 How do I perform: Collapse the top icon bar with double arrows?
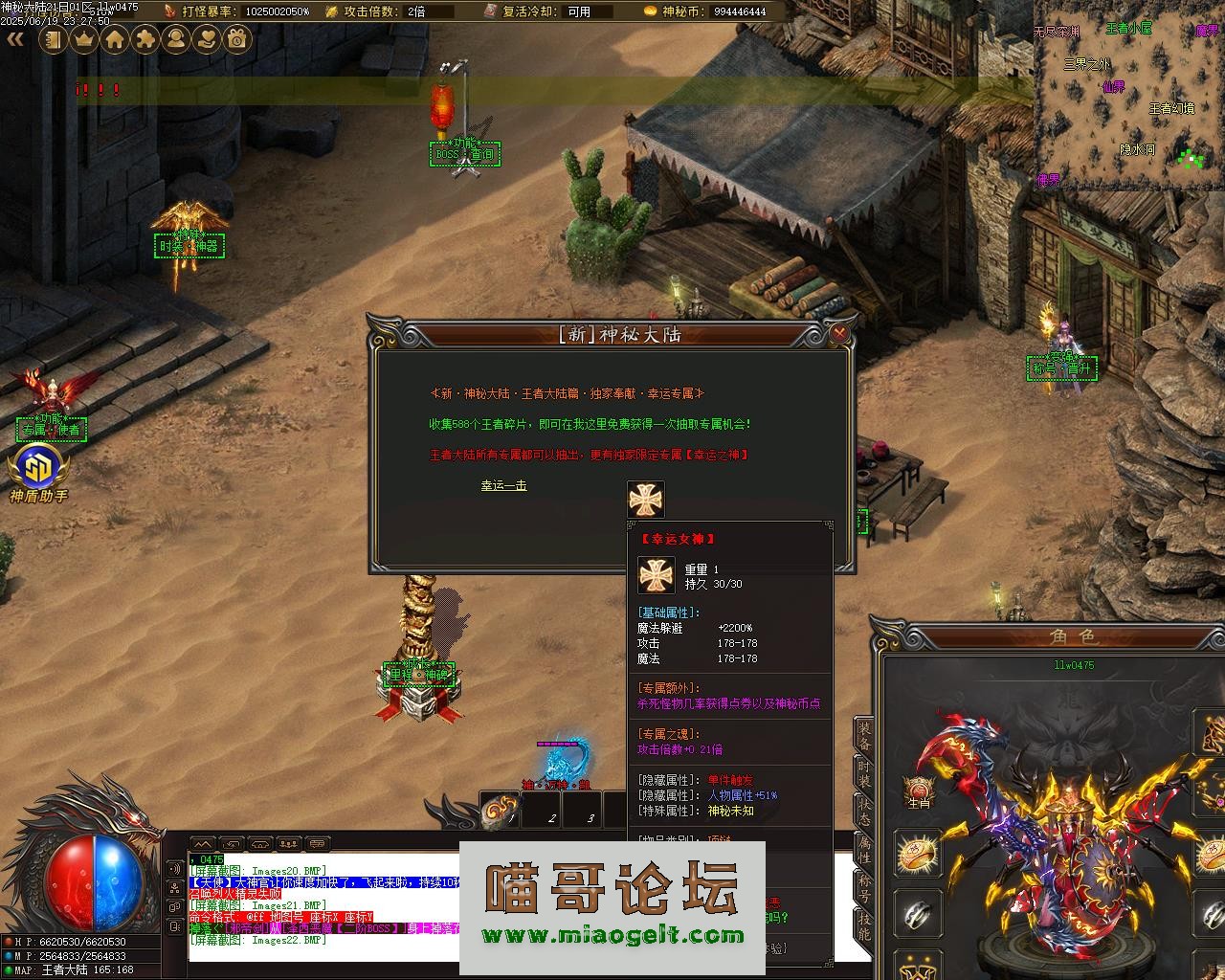click(x=15, y=39)
